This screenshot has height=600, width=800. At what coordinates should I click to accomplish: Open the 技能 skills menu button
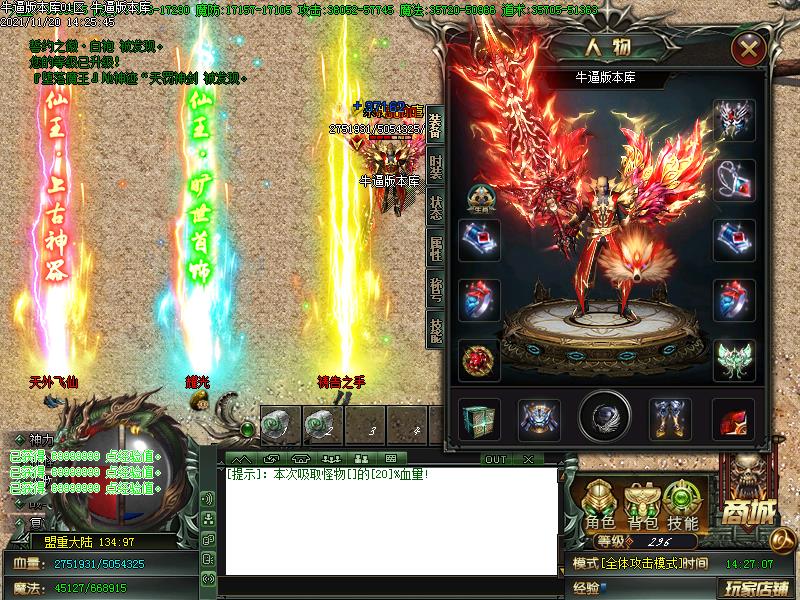pyautogui.click(x=683, y=505)
